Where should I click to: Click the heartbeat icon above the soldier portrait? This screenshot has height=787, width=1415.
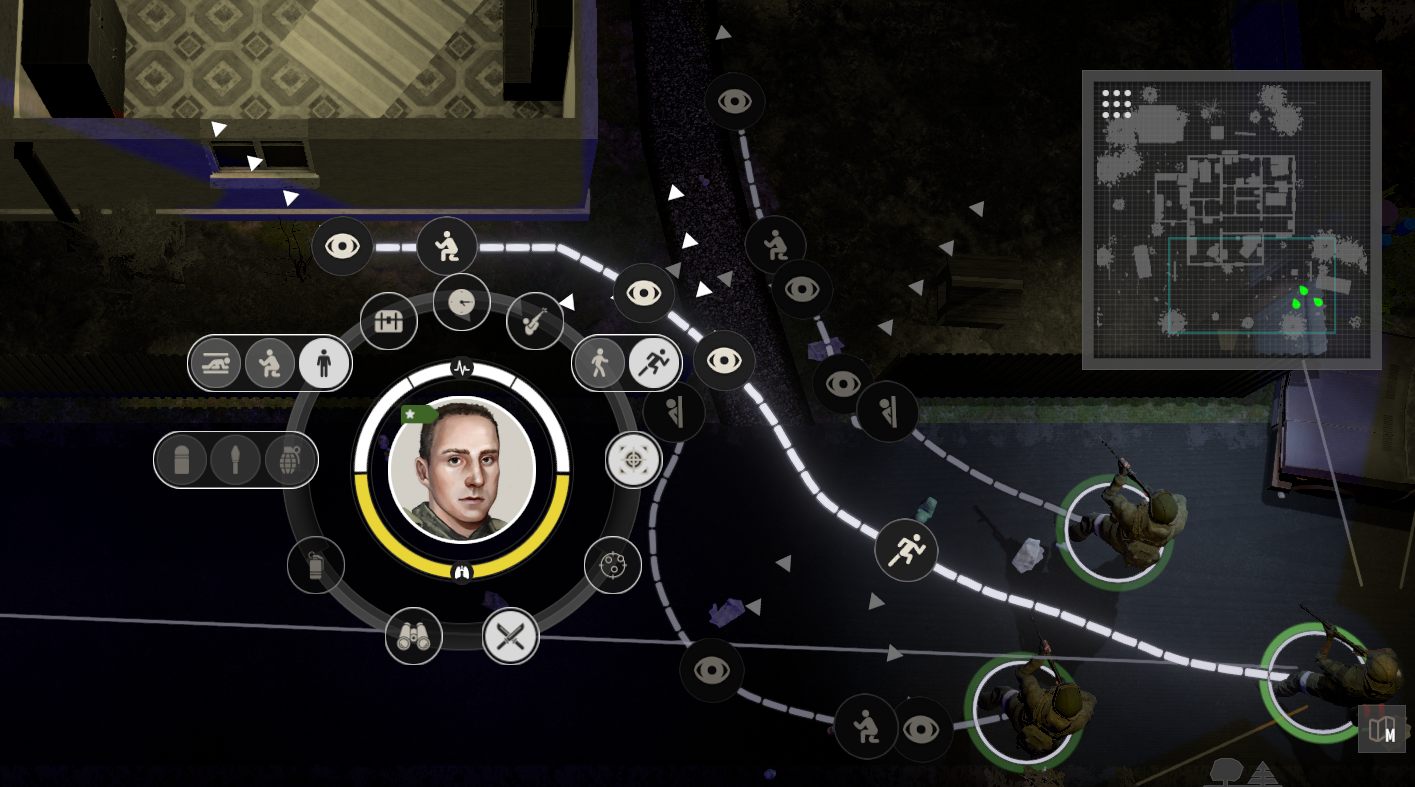(x=460, y=367)
